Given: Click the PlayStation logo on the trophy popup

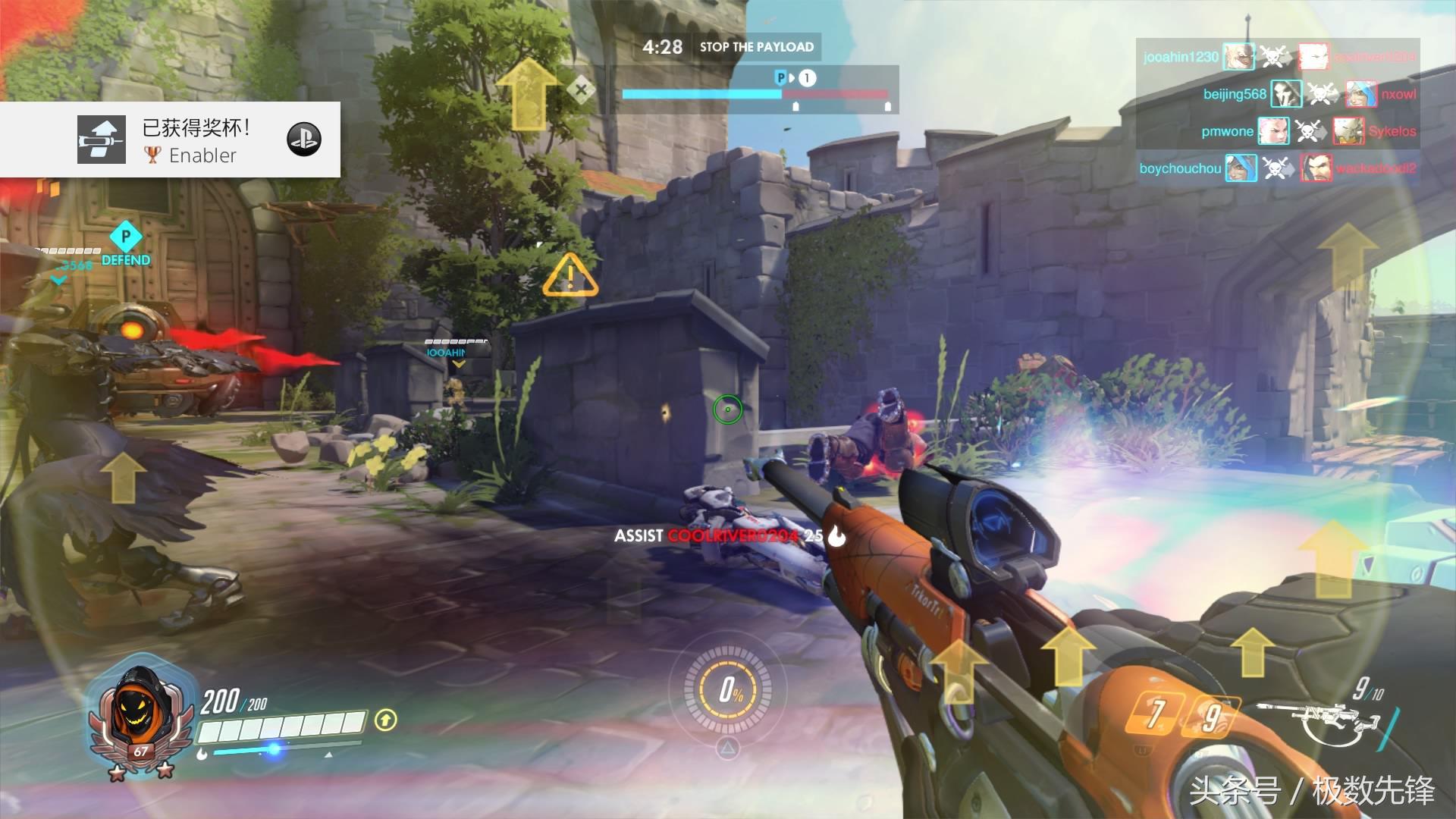Looking at the screenshot, I should (x=304, y=140).
